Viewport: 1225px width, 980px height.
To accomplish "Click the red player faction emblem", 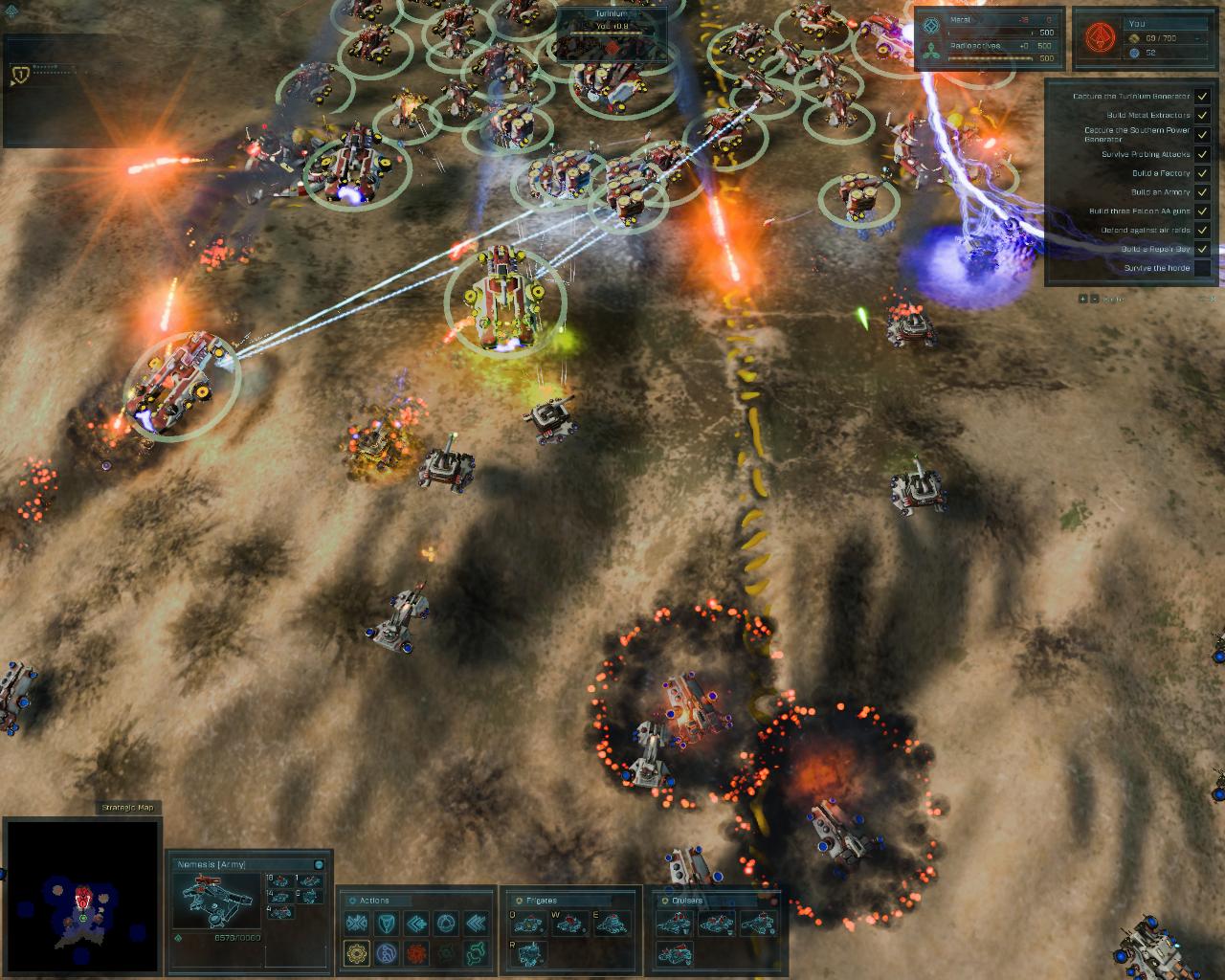I will [x=1098, y=38].
